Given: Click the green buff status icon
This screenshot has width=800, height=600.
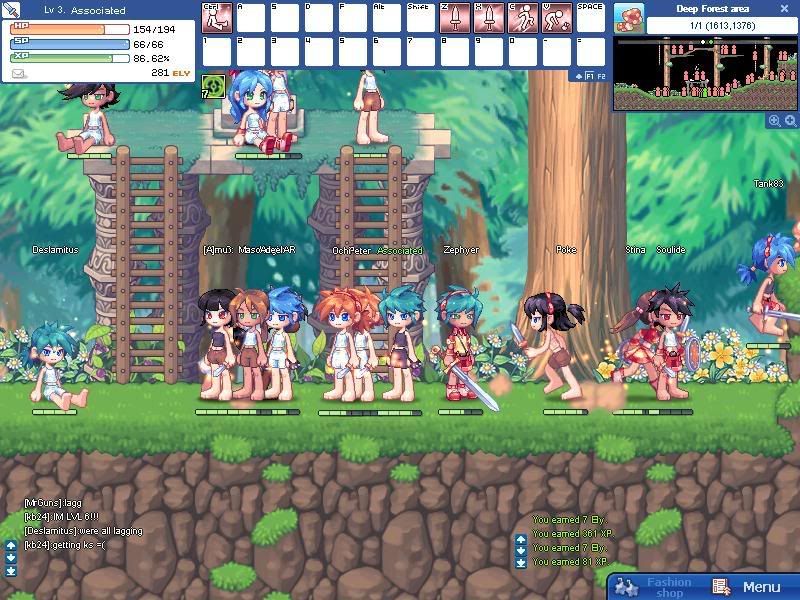Looking at the screenshot, I should 212,87.
